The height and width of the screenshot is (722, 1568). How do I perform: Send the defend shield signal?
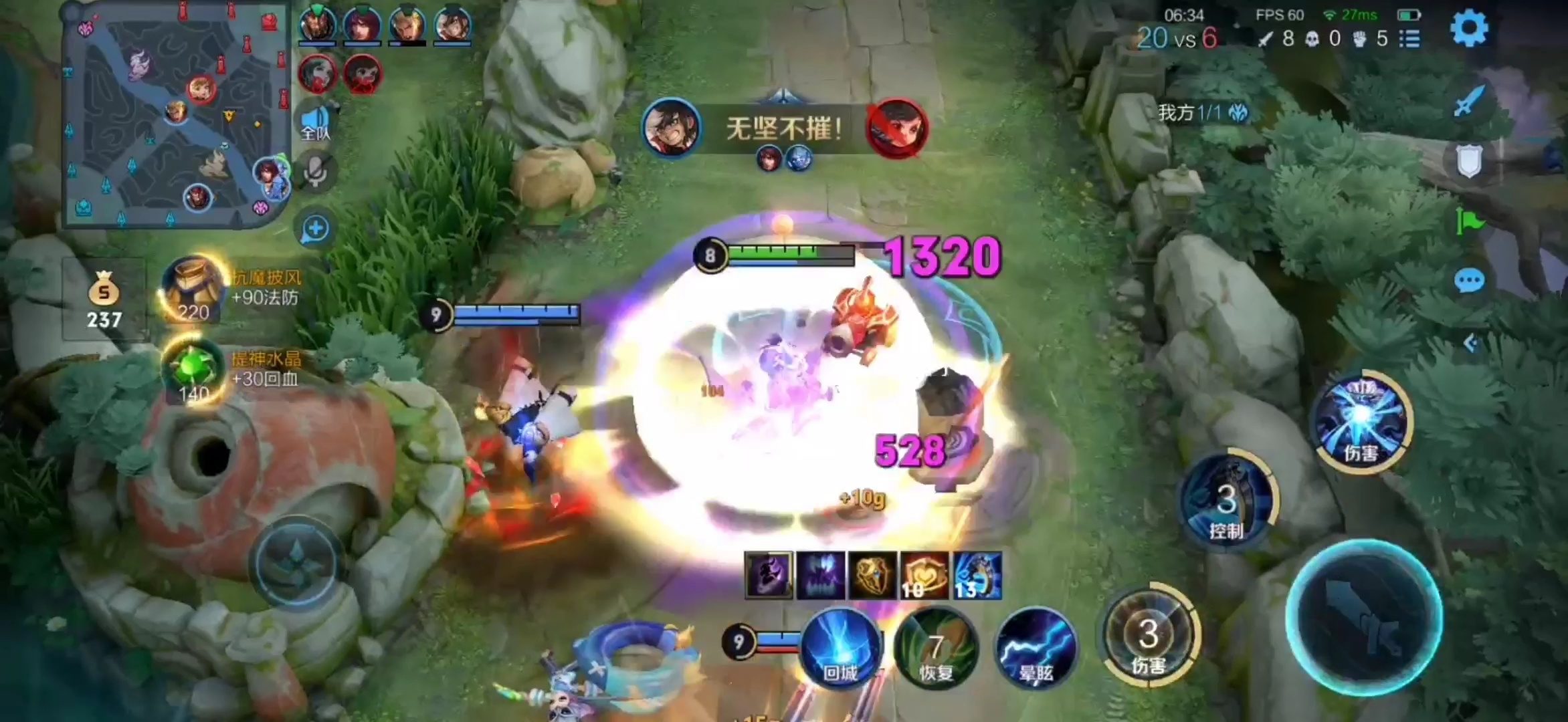1470,161
